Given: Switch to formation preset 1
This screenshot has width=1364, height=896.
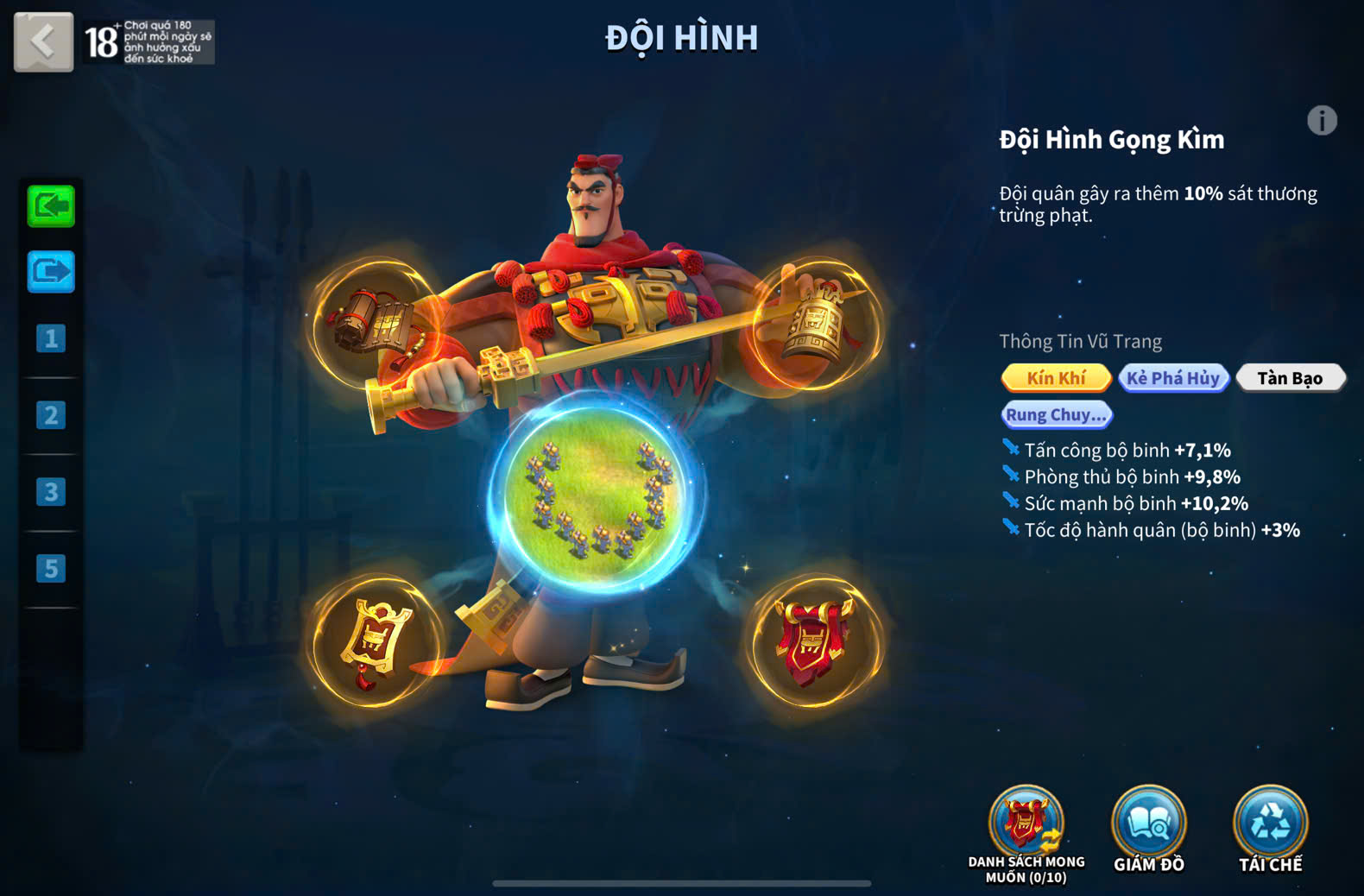Looking at the screenshot, I should (51, 338).
